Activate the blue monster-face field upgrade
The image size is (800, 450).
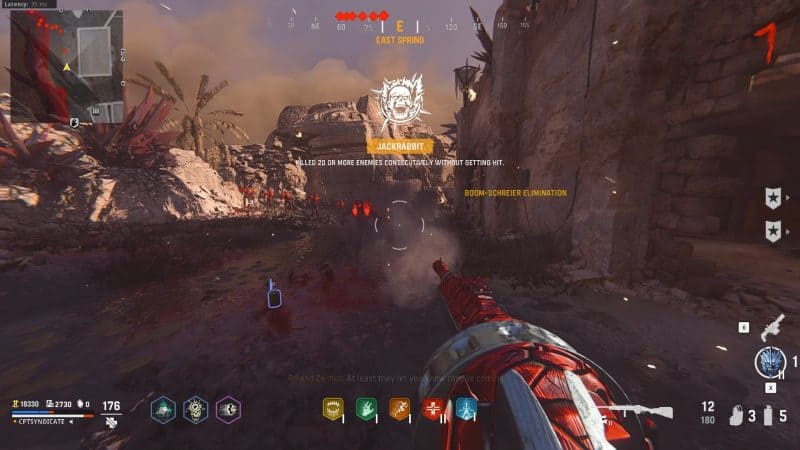click(770, 361)
